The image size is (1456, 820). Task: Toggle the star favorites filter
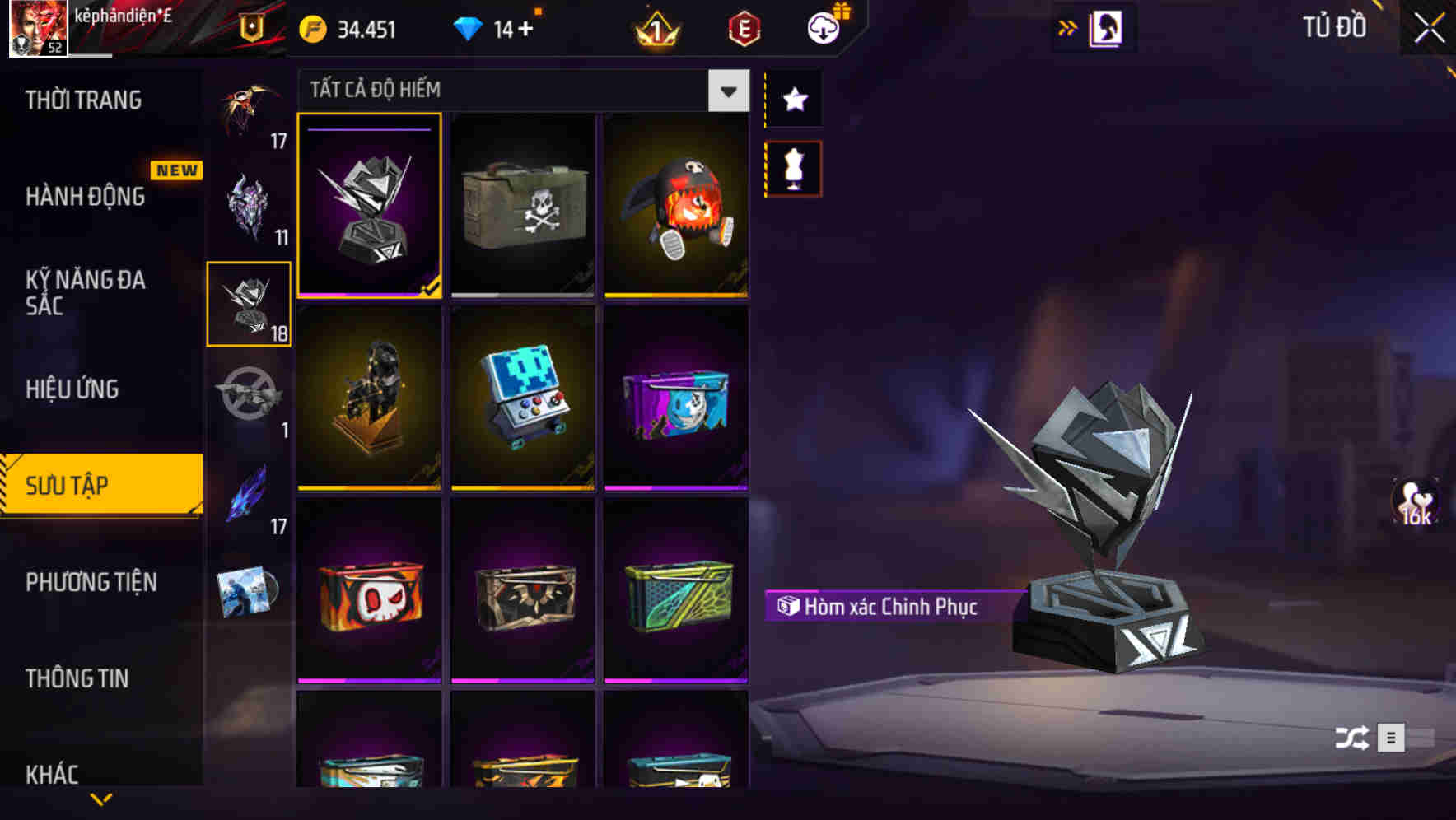coord(793,100)
